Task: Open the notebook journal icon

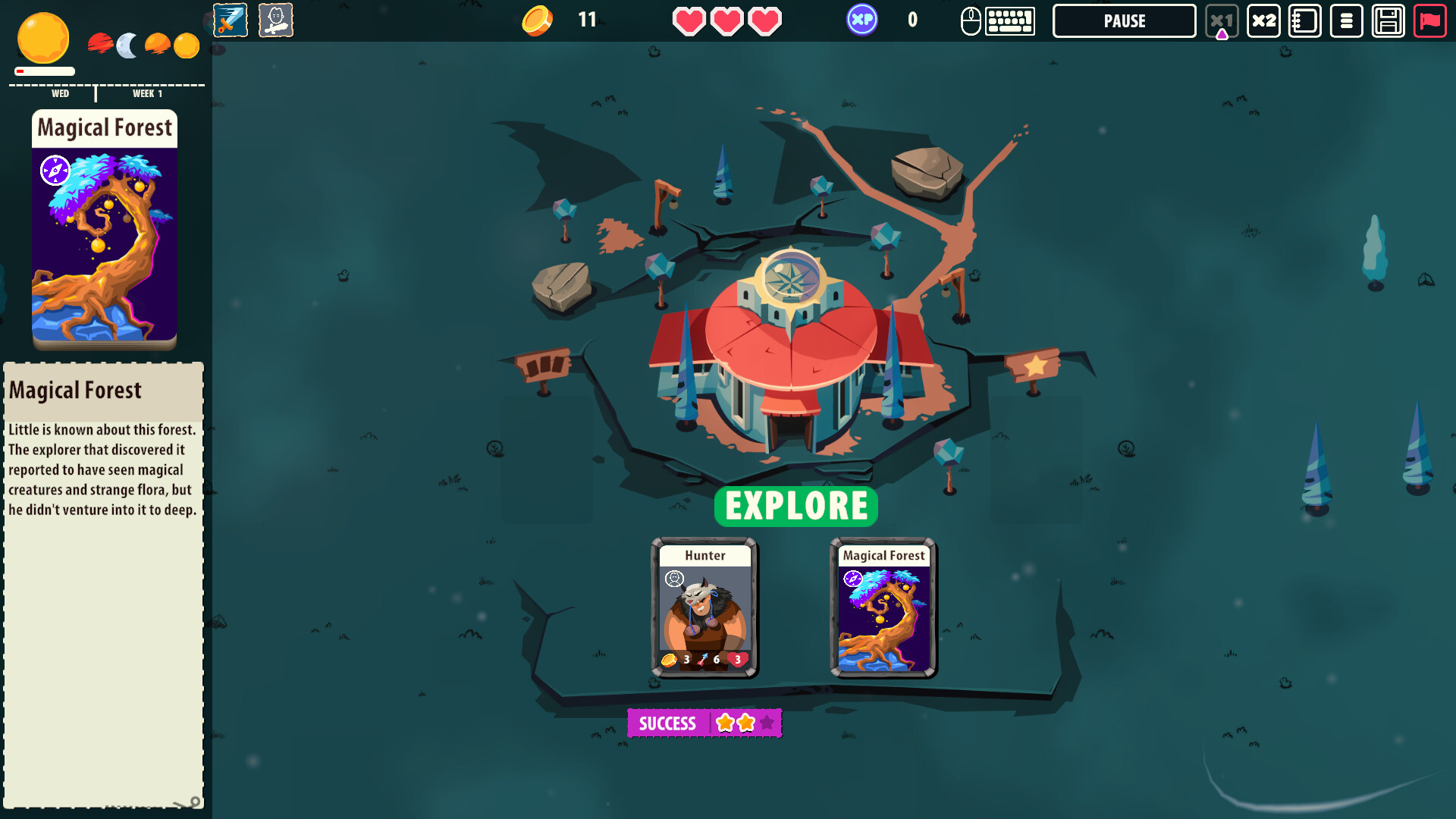Action: tap(1304, 20)
